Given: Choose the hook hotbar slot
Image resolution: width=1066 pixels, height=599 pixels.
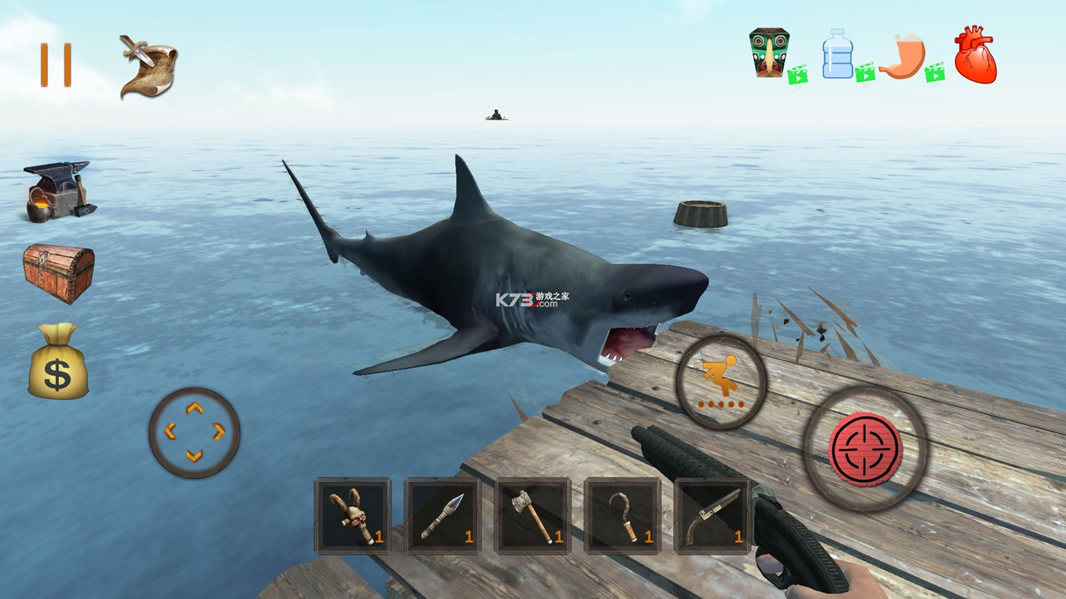Looking at the screenshot, I should 622,516.
